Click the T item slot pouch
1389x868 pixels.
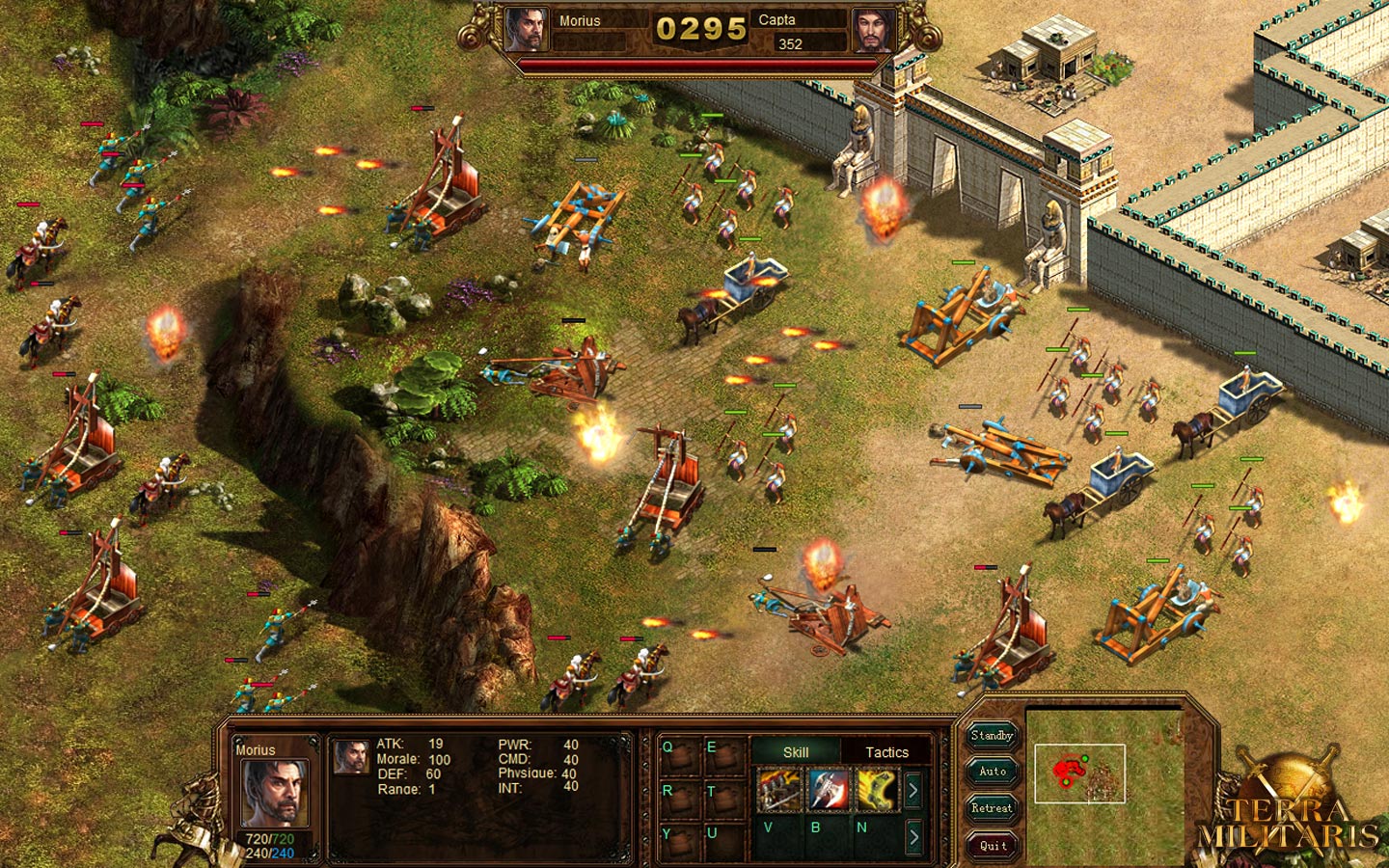pyautogui.click(x=723, y=800)
